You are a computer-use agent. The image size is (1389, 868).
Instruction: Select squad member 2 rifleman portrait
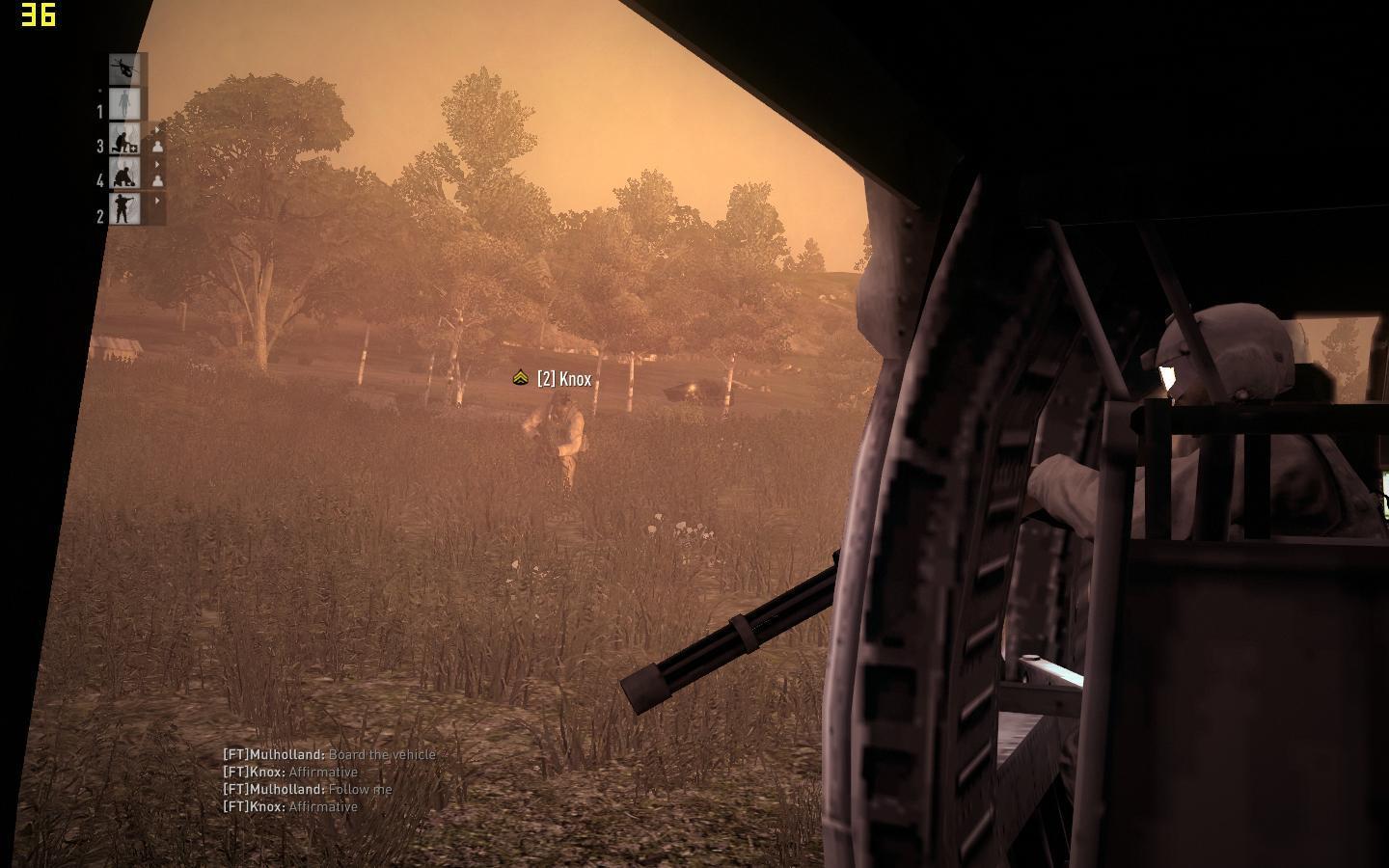[124, 208]
